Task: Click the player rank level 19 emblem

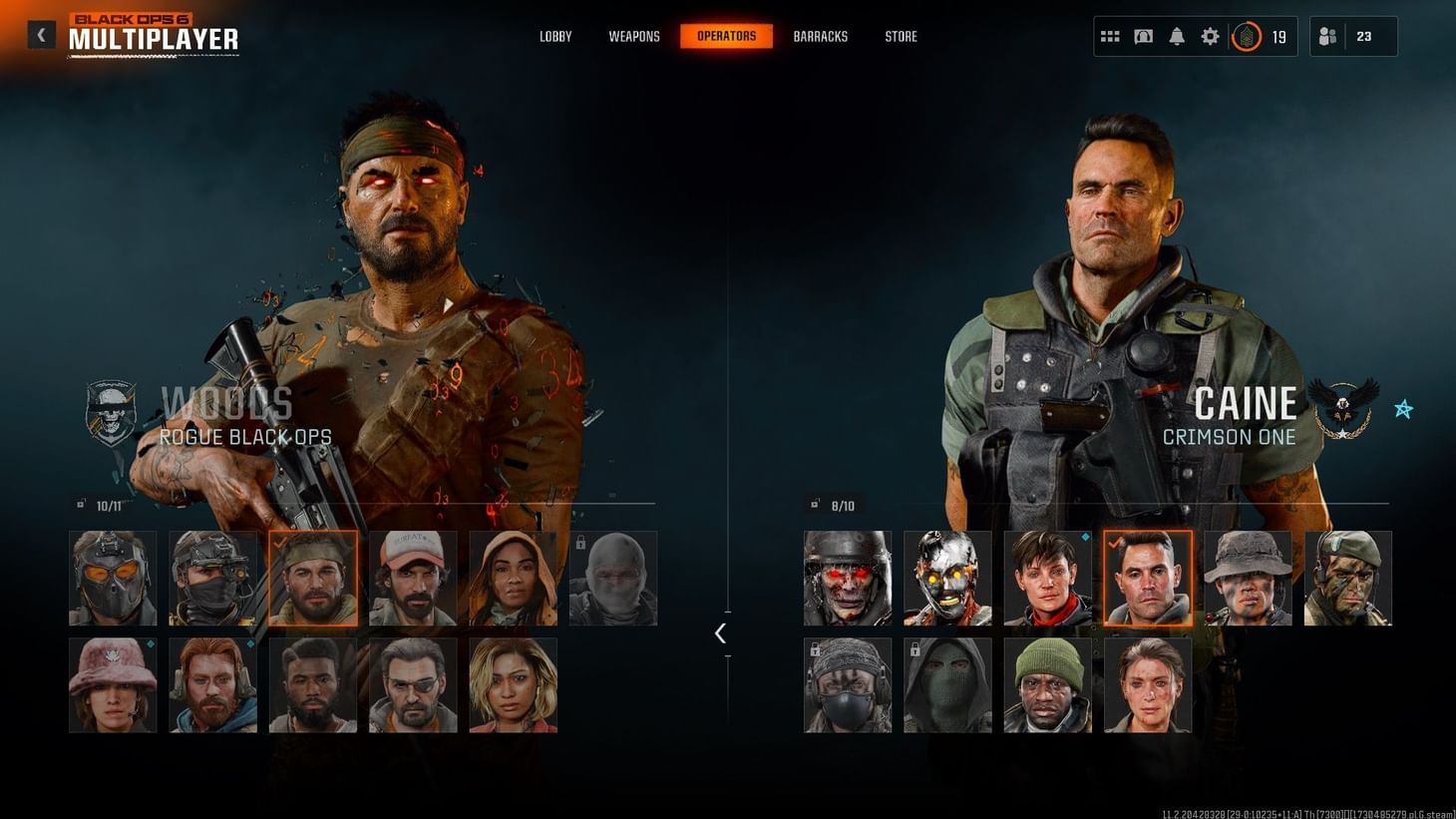Action: coord(1246,36)
